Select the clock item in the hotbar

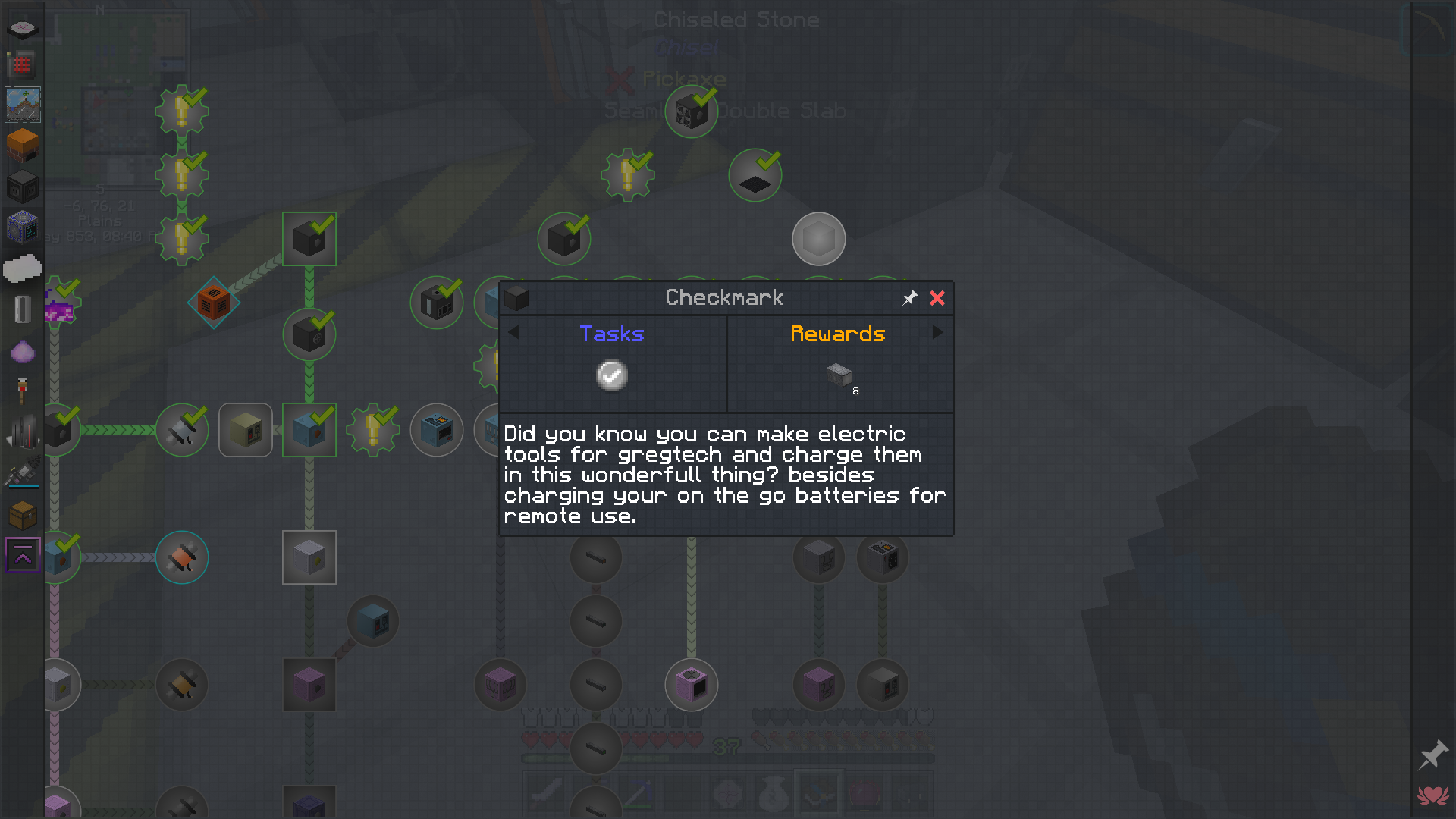tap(727, 793)
